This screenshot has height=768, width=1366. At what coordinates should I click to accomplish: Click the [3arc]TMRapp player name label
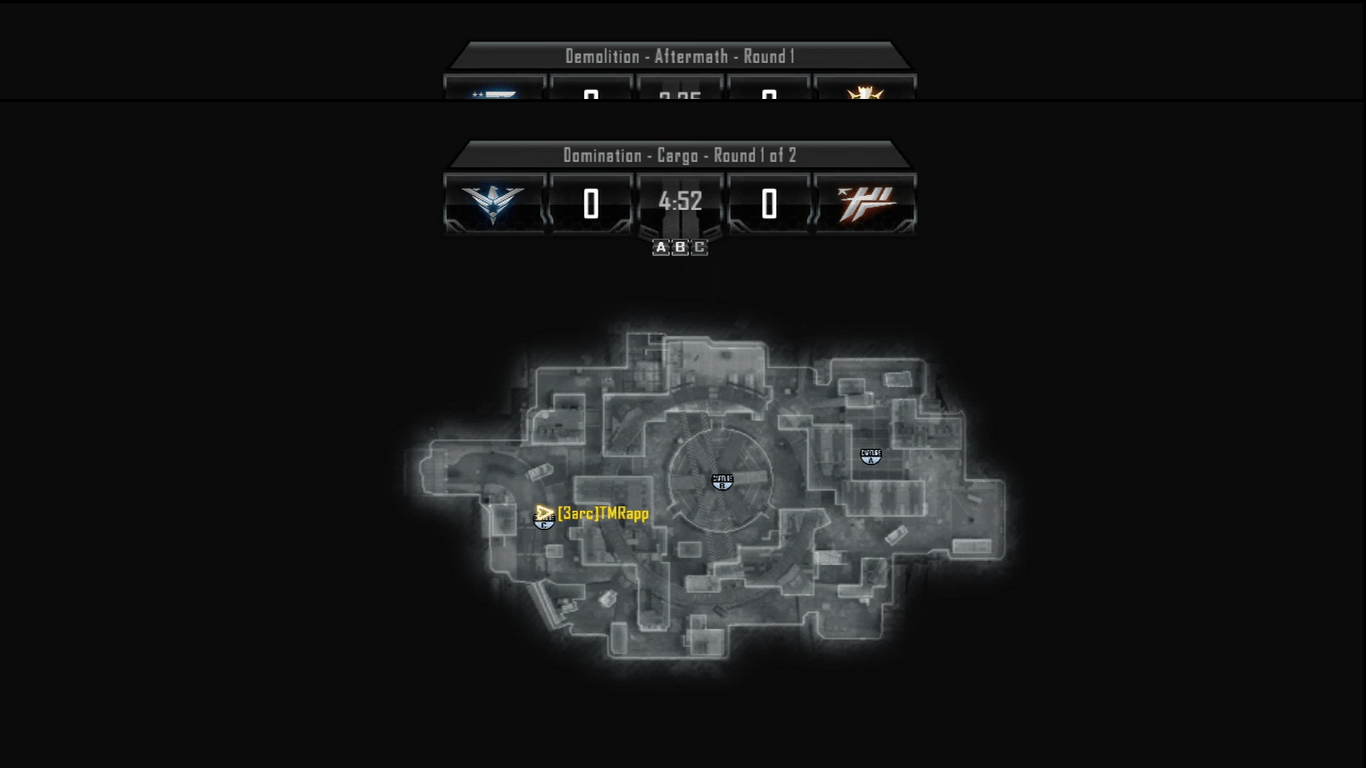604,515
